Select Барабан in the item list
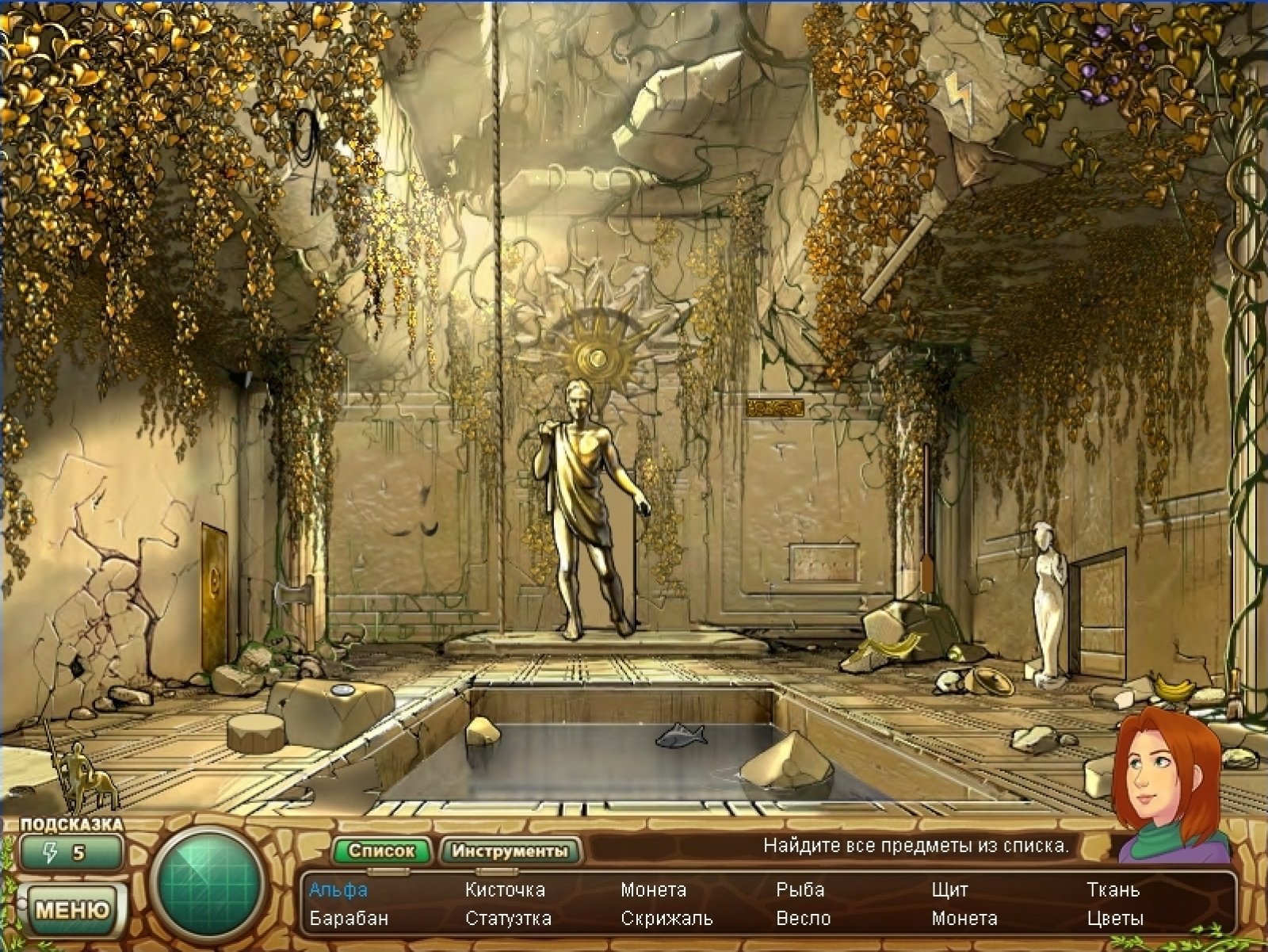This screenshot has height=952, width=1268. 349,919
